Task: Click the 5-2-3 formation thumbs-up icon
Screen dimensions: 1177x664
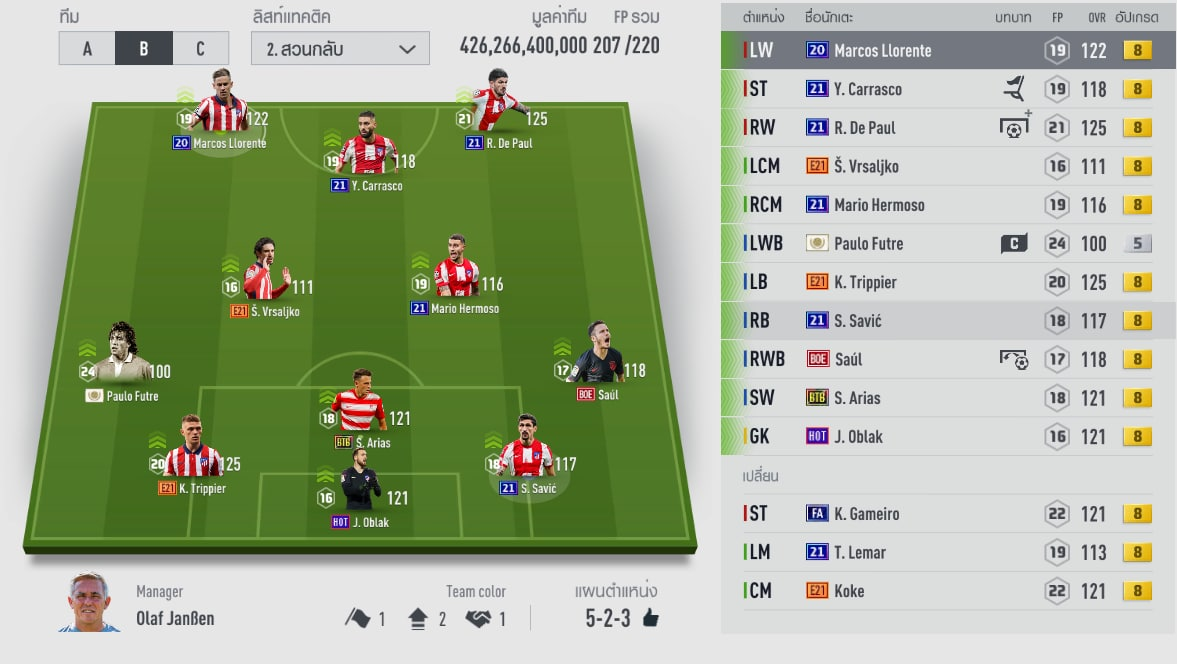Action: (651, 619)
